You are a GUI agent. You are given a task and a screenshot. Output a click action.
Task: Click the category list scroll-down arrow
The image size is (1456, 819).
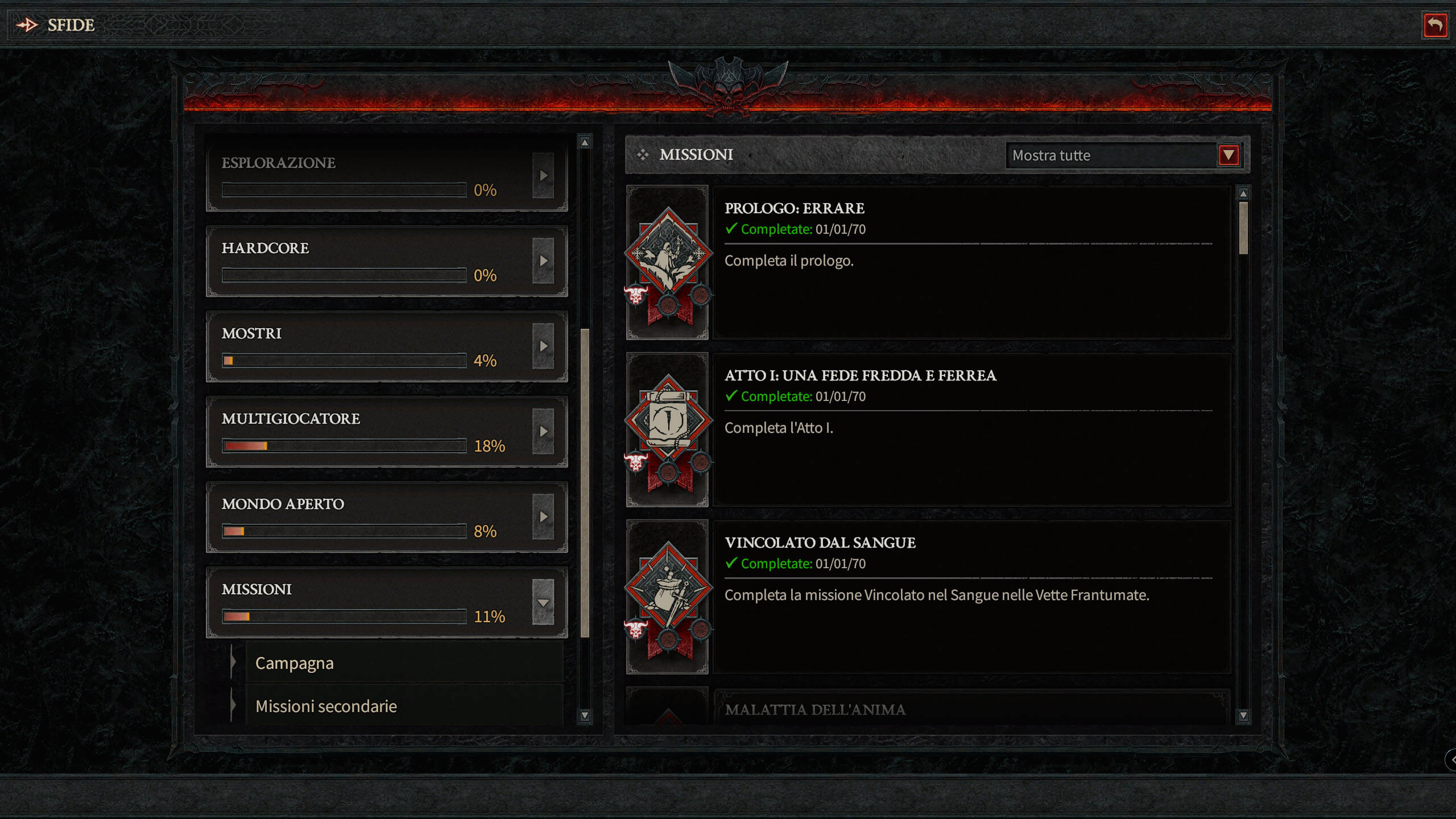tap(585, 715)
